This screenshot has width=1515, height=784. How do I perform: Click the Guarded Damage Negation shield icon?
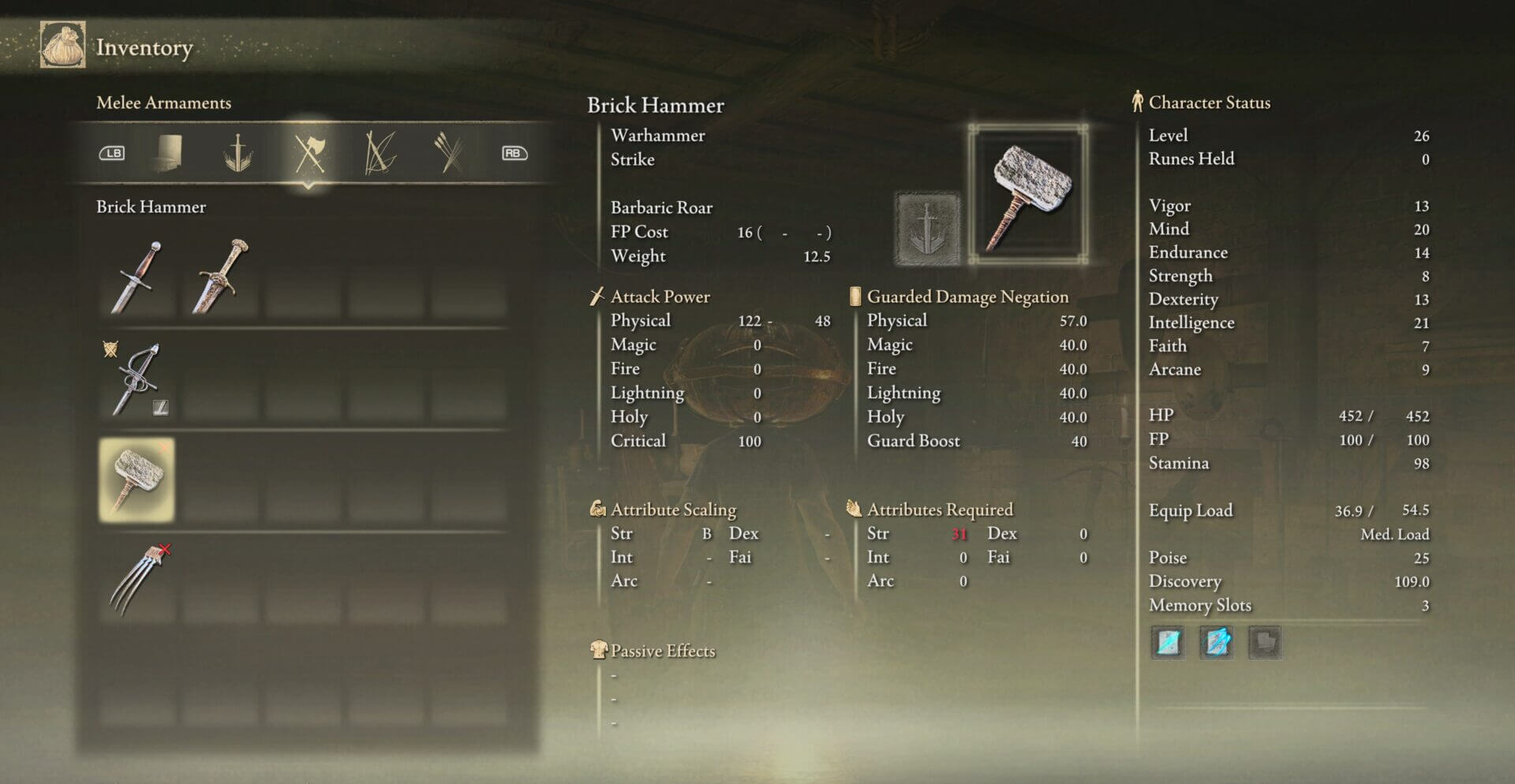click(856, 296)
